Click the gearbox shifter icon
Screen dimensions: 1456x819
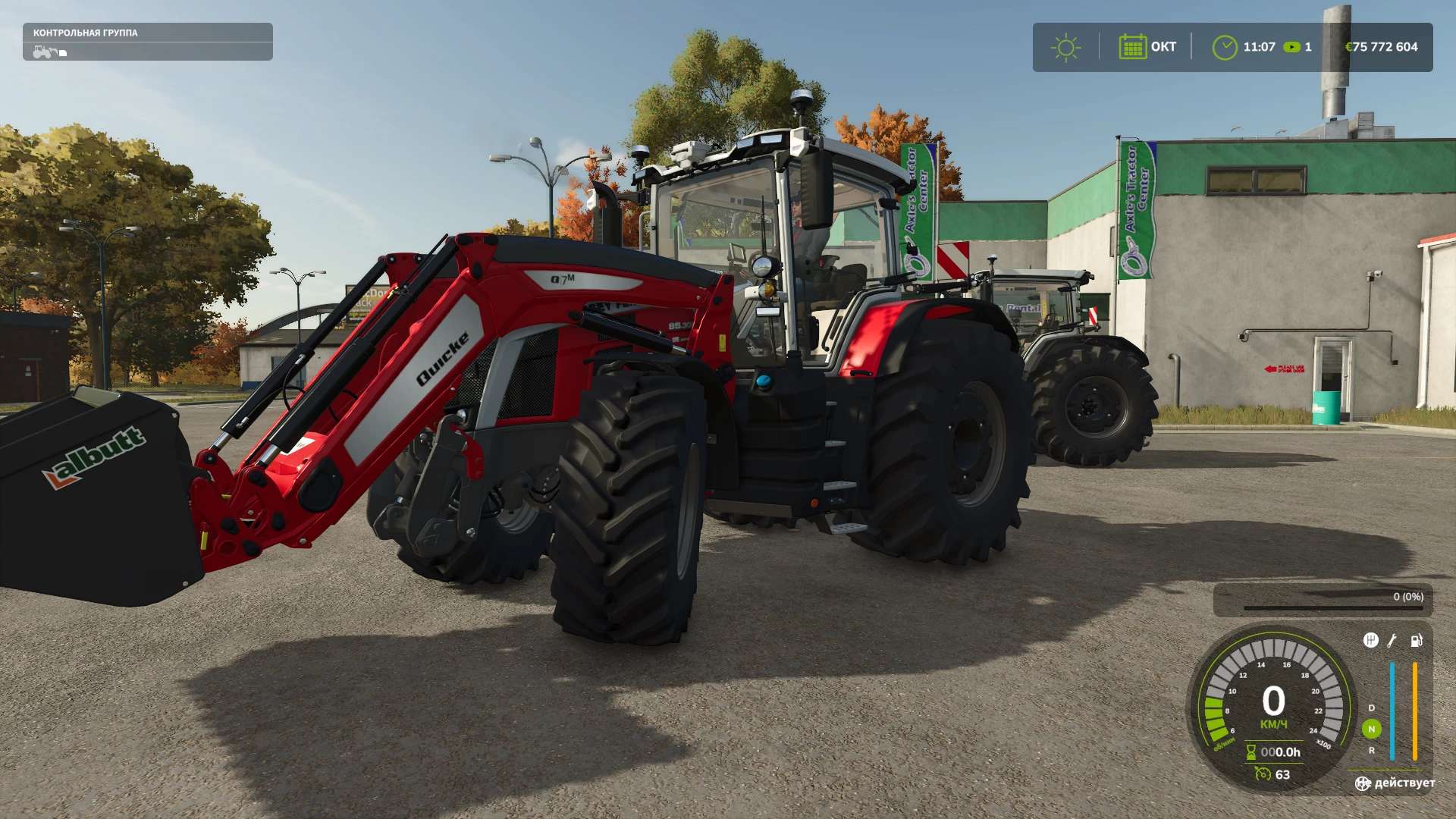click(1370, 641)
